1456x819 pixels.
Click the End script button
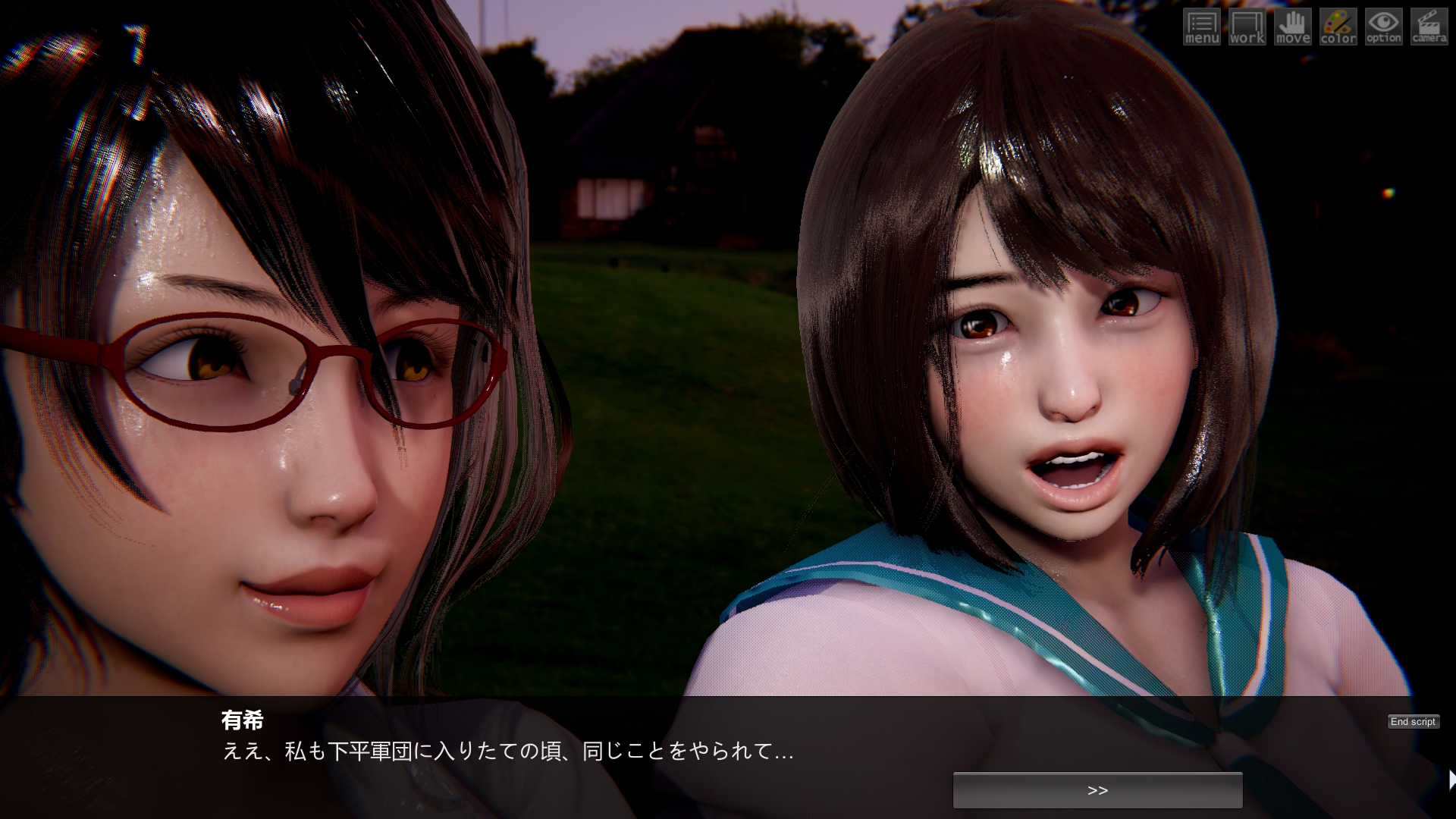[x=1413, y=722]
